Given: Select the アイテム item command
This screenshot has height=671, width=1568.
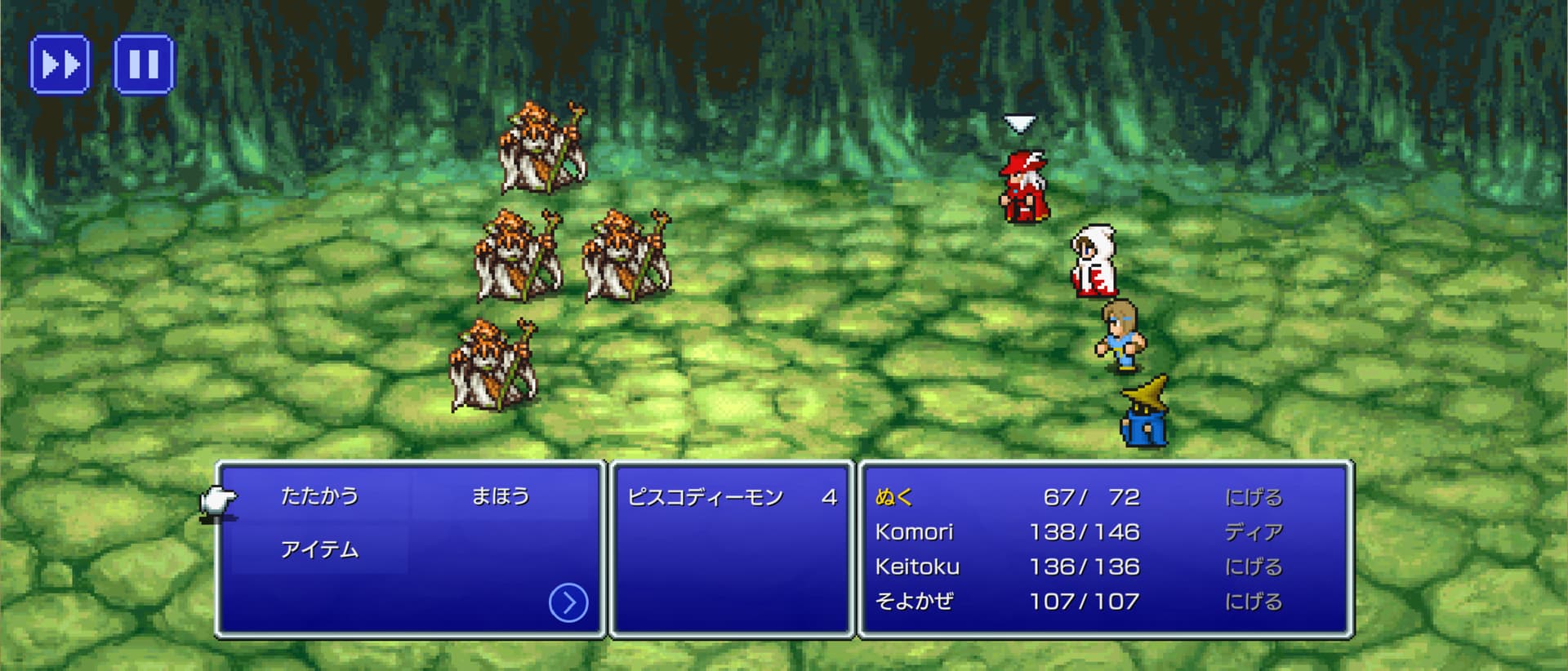Looking at the screenshot, I should pyautogui.click(x=319, y=549).
